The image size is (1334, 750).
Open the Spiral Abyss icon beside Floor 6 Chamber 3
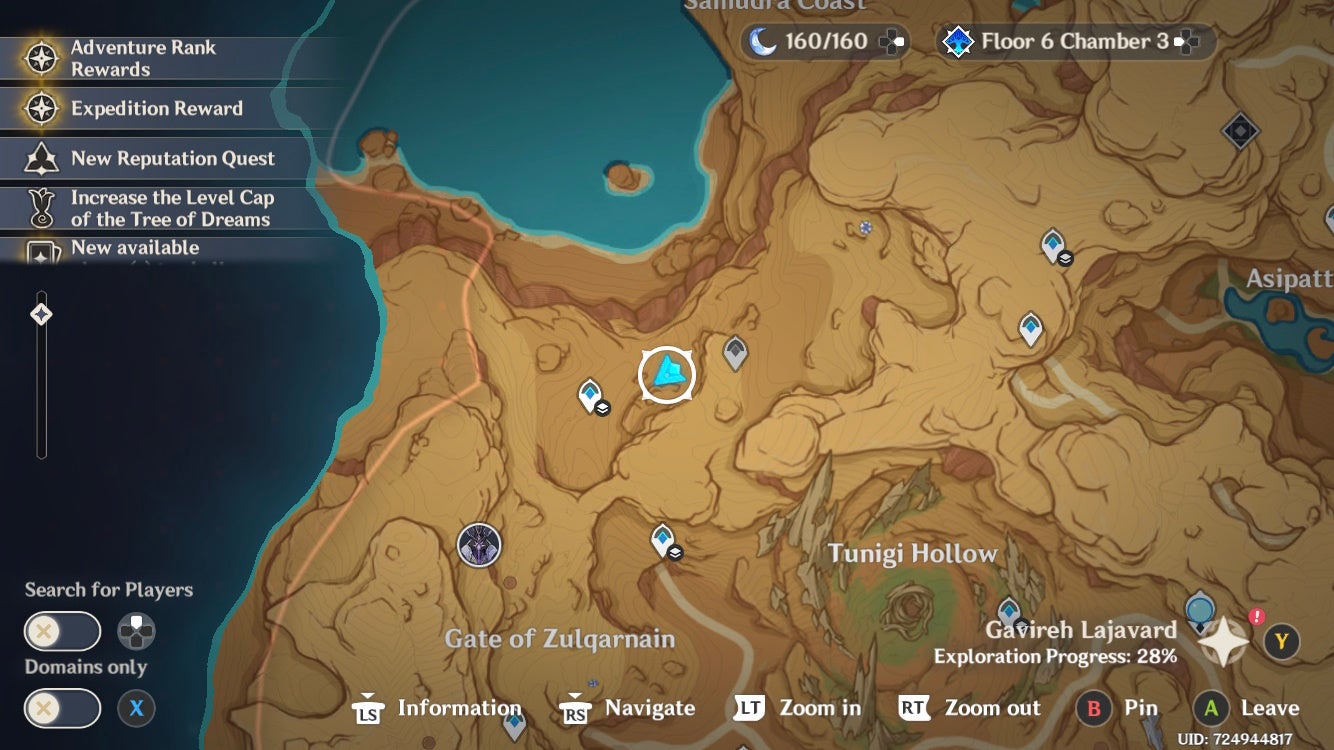(x=957, y=41)
